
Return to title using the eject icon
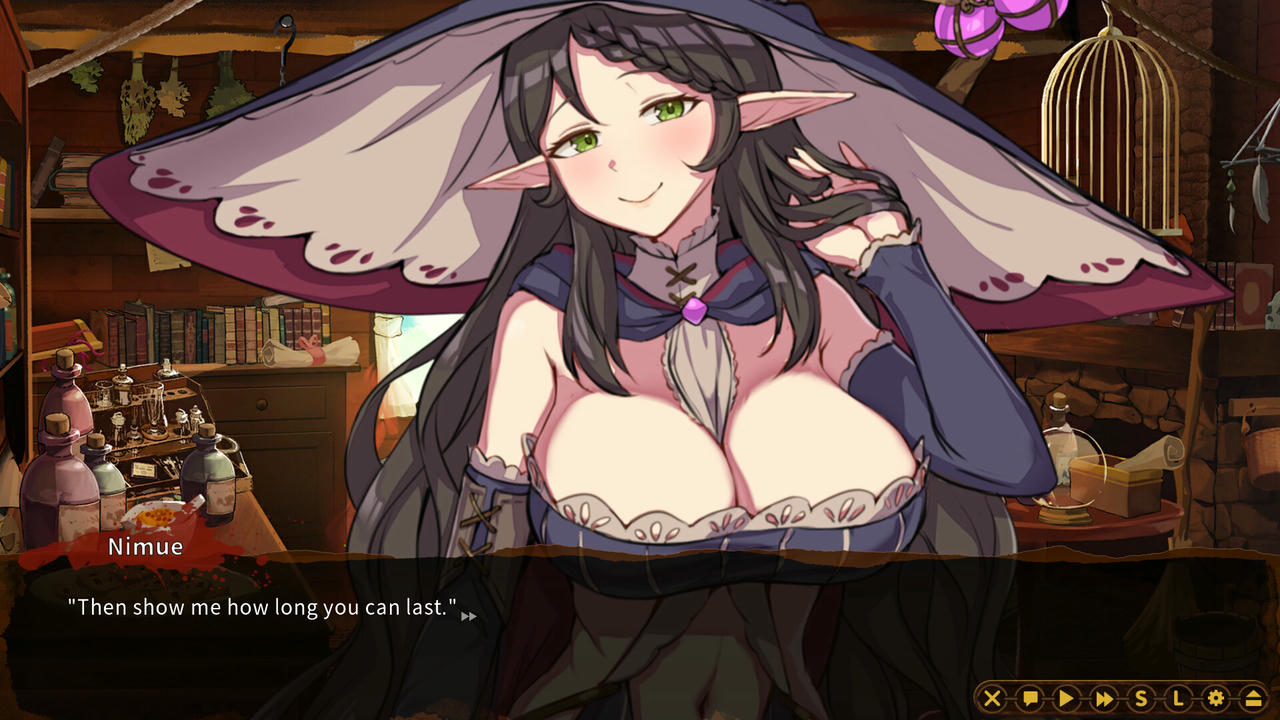click(1253, 698)
